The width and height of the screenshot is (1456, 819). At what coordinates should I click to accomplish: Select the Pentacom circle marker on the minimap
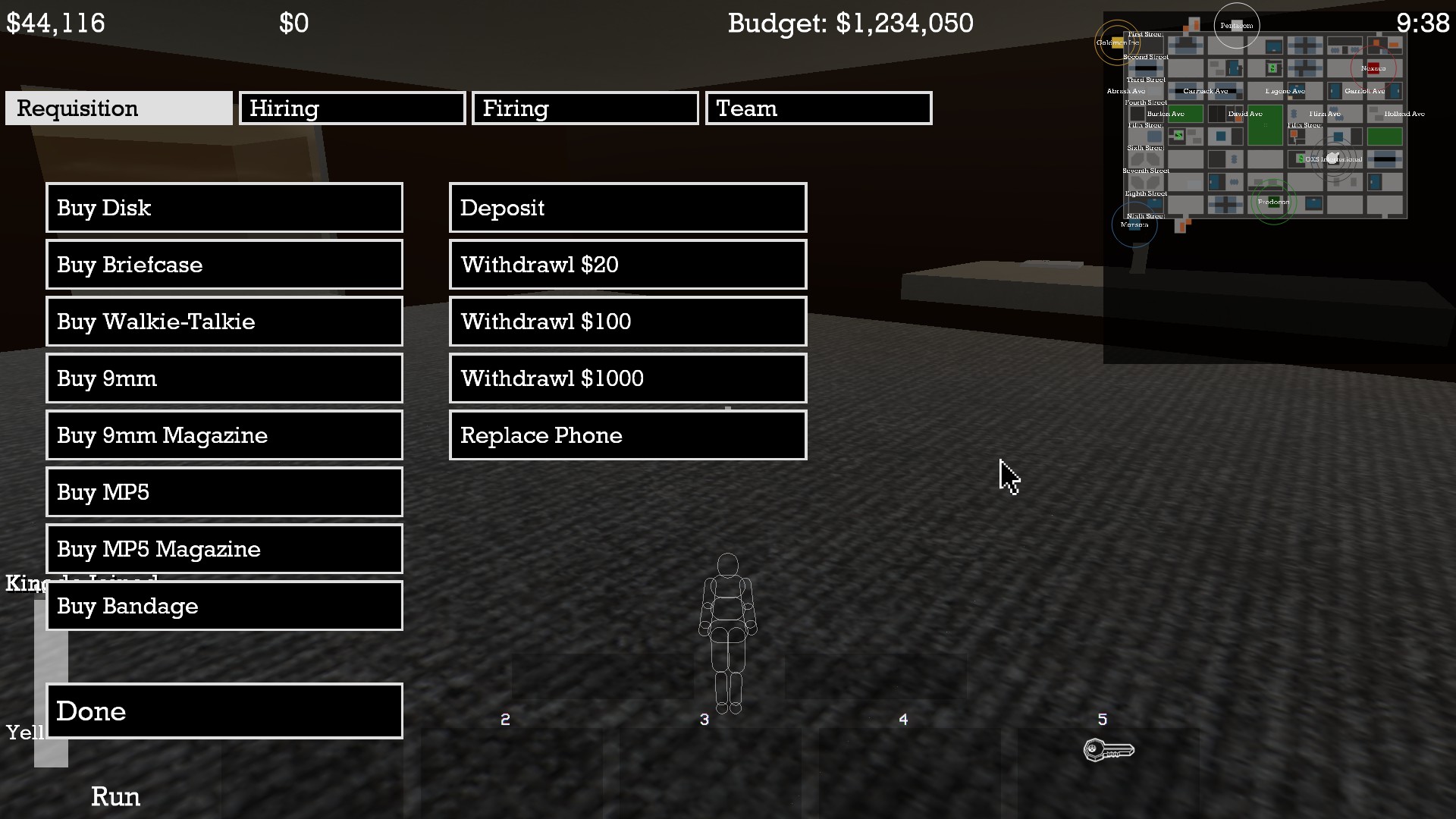click(1237, 25)
